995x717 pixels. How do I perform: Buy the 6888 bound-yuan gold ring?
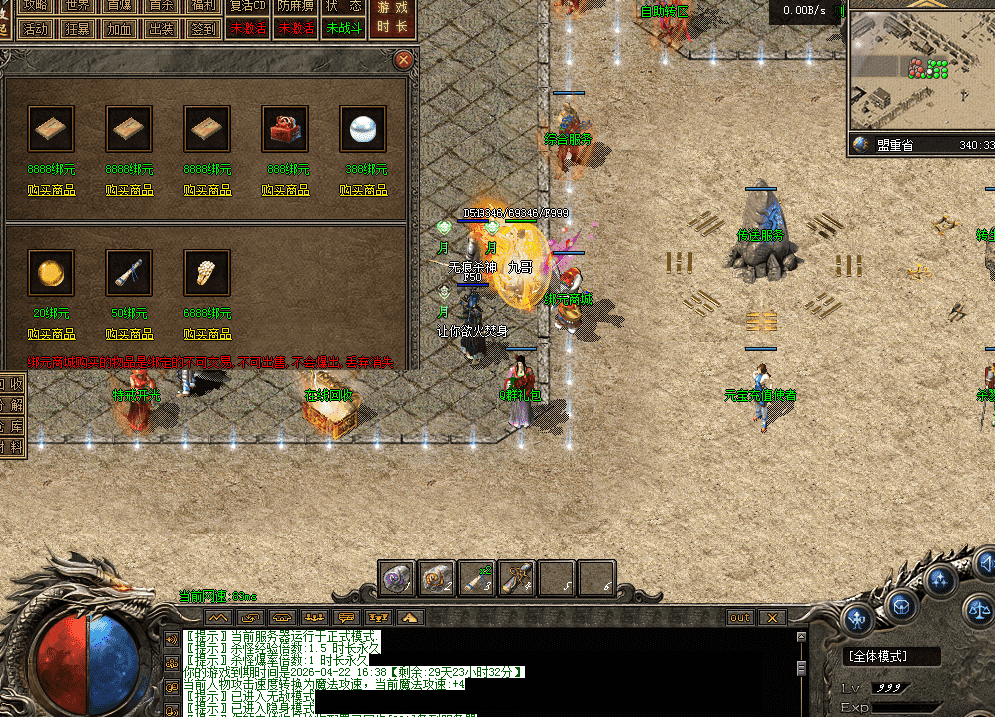(x=207, y=334)
